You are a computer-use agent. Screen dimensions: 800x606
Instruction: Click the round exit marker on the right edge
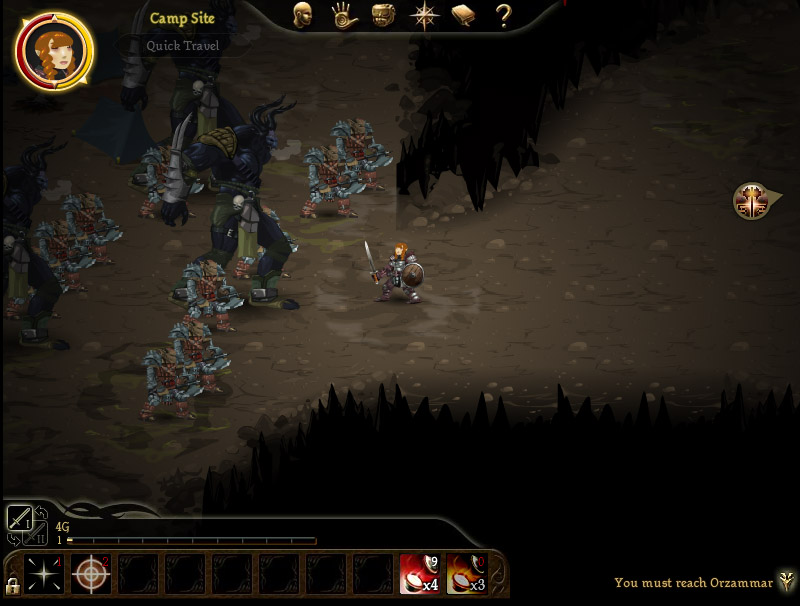(750, 201)
